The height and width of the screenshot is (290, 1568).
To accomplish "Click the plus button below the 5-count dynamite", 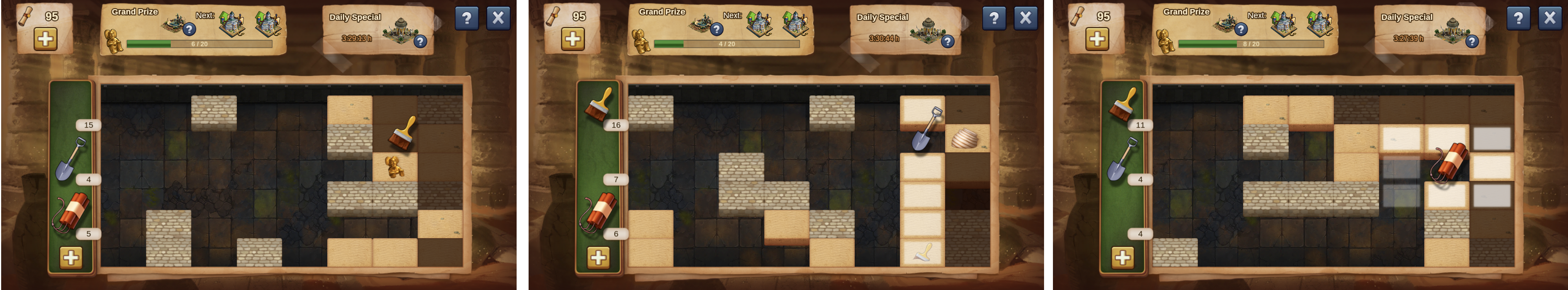I will (x=71, y=258).
